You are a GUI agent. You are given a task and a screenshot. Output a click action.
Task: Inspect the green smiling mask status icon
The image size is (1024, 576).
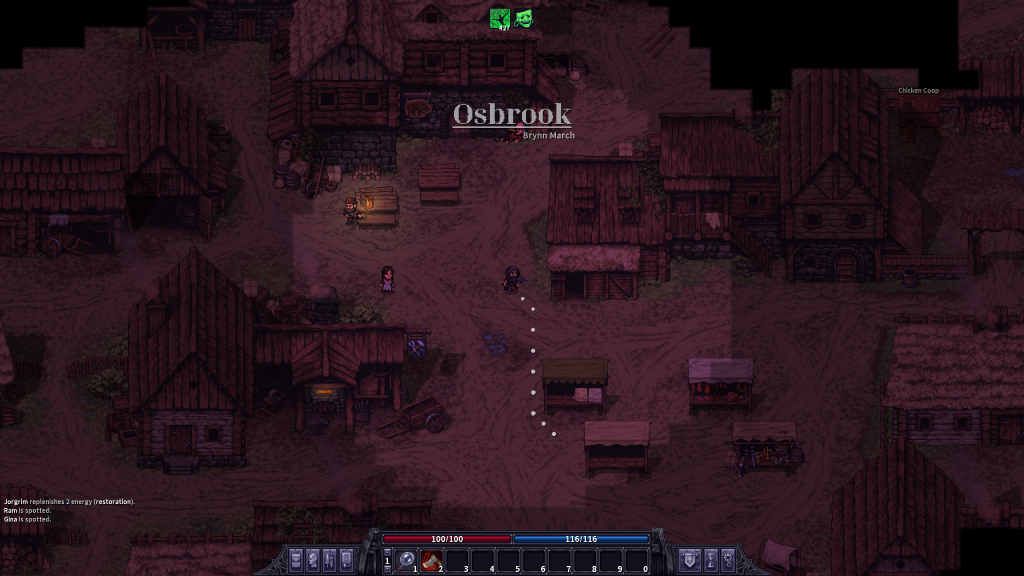click(x=524, y=18)
